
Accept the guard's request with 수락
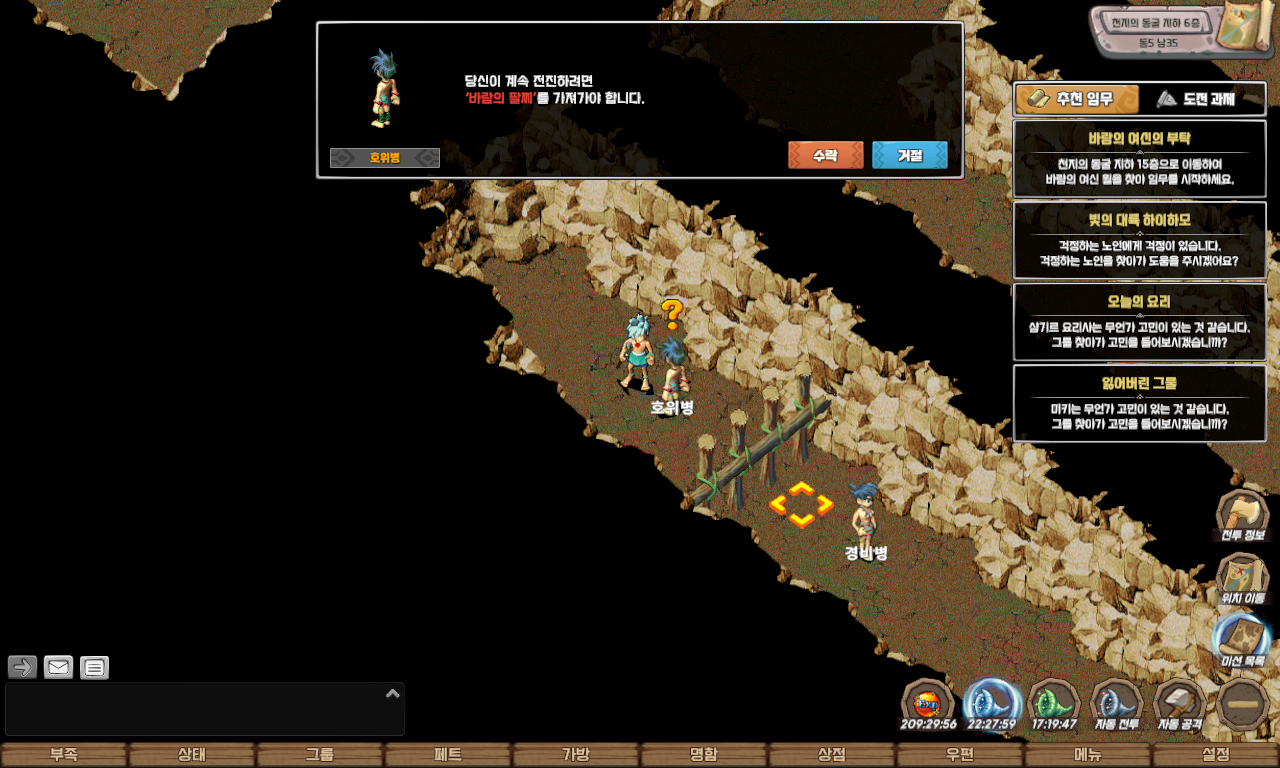pyautogui.click(x=825, y=155)
